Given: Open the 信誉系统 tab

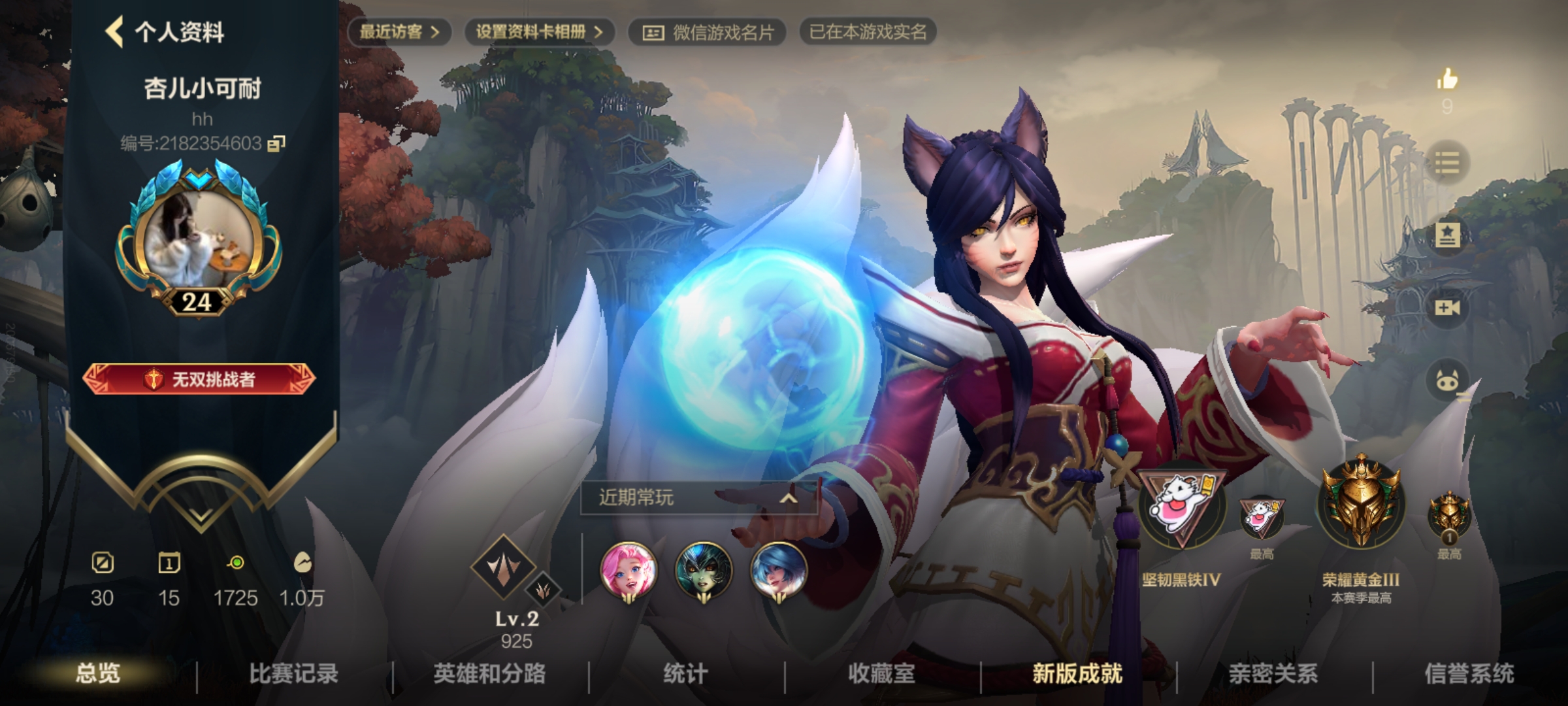Looking at the screenshot, I should 1469,673.
